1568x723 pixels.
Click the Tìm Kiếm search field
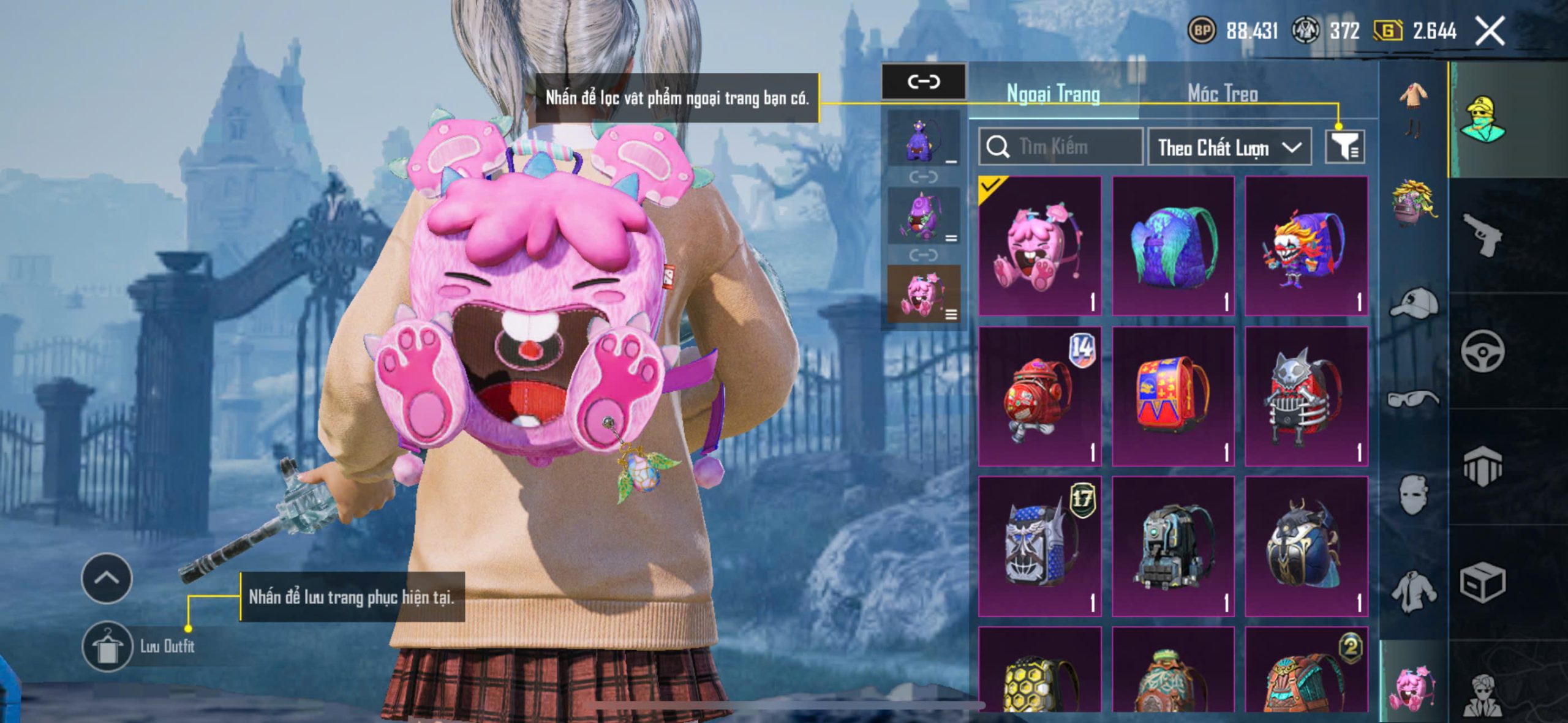point(1061,147)
